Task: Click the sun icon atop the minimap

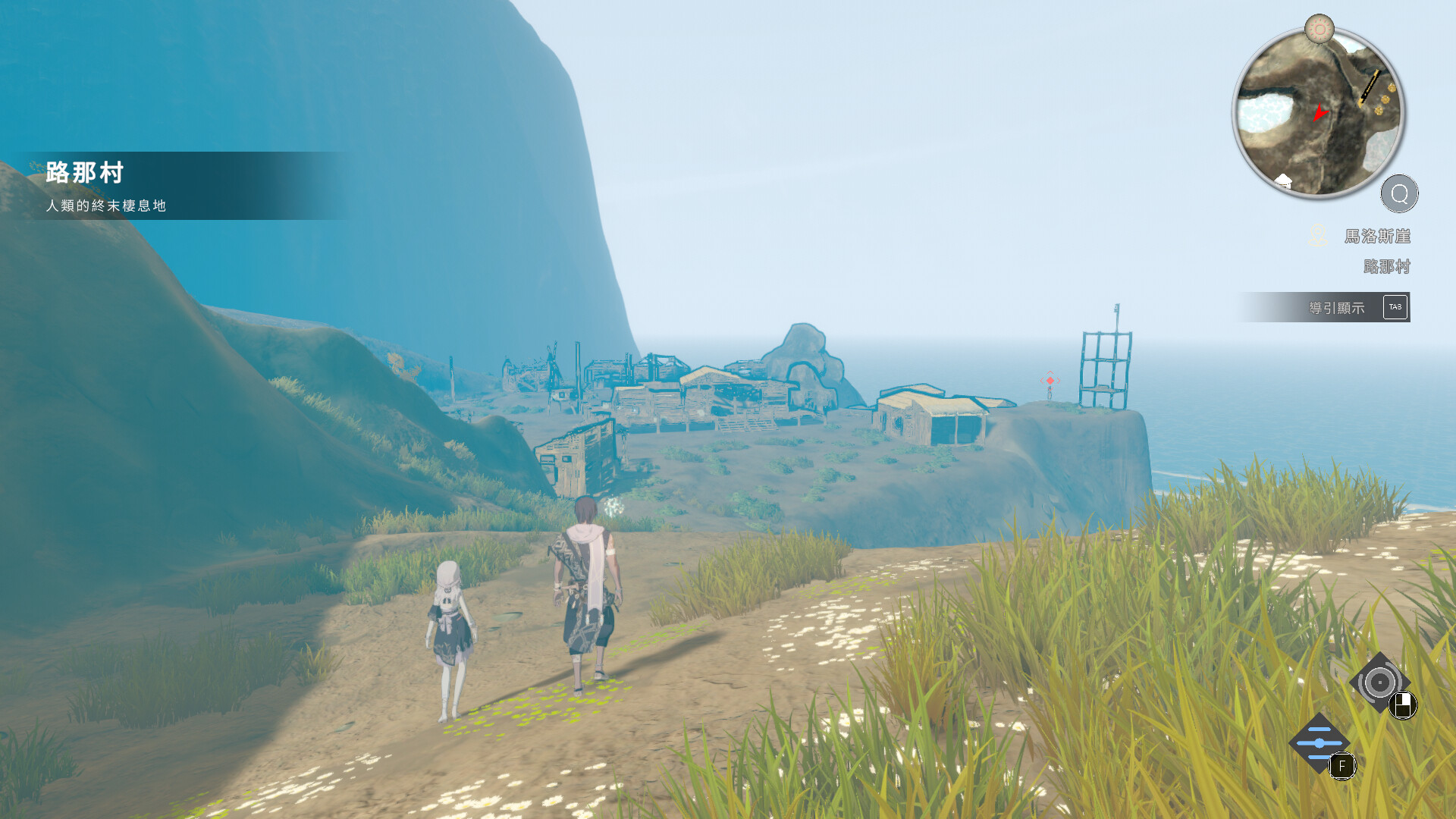Action: [1319, 30]
